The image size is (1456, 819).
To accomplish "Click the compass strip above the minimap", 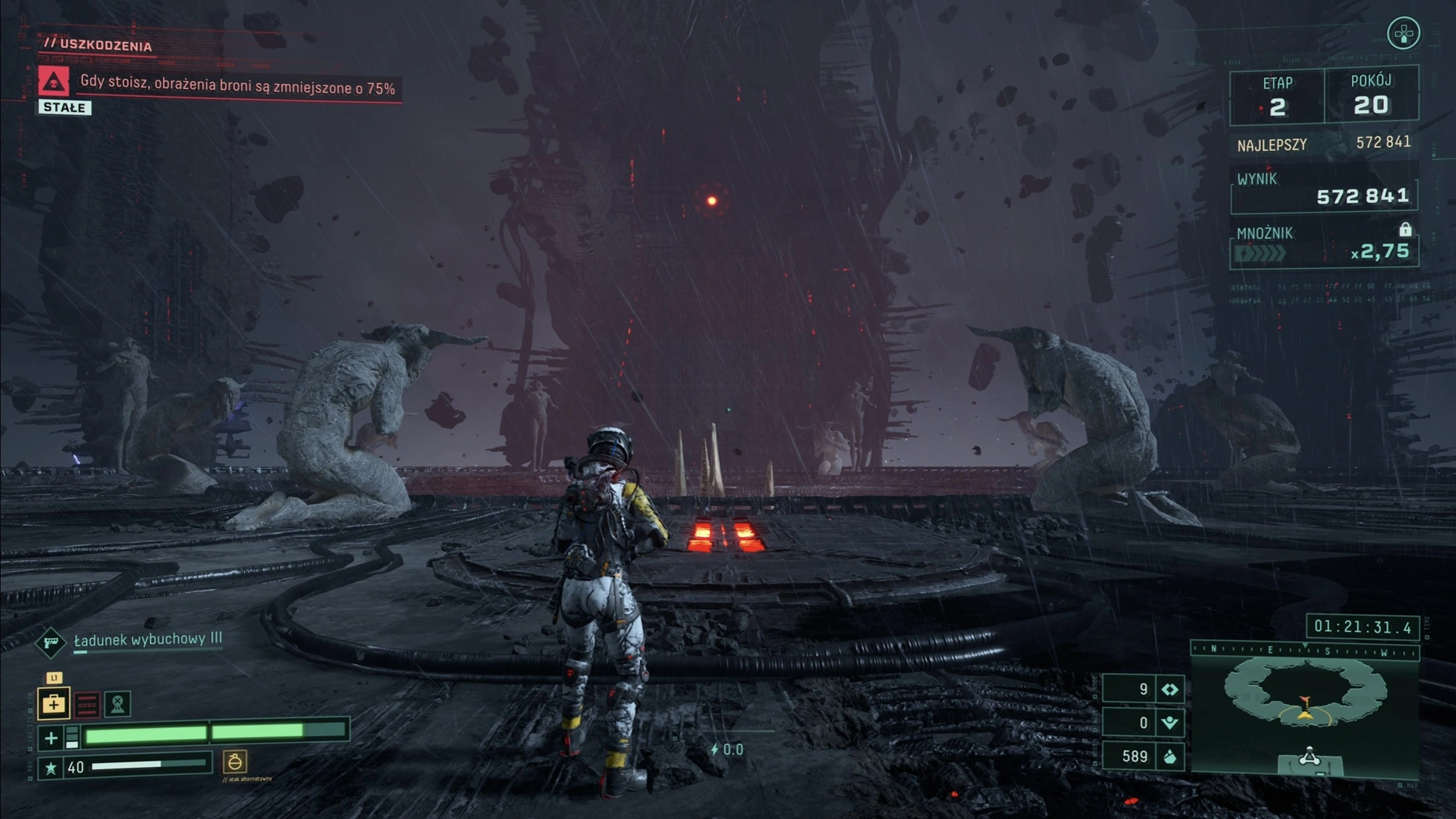I will click(1305, 651).
